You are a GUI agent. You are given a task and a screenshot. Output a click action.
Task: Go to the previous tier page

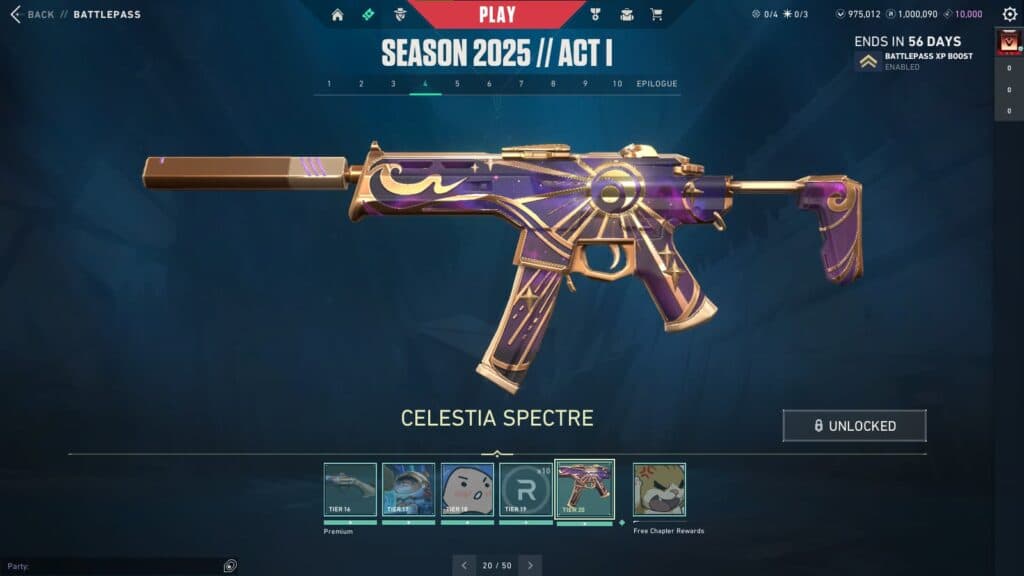[464, 565]
